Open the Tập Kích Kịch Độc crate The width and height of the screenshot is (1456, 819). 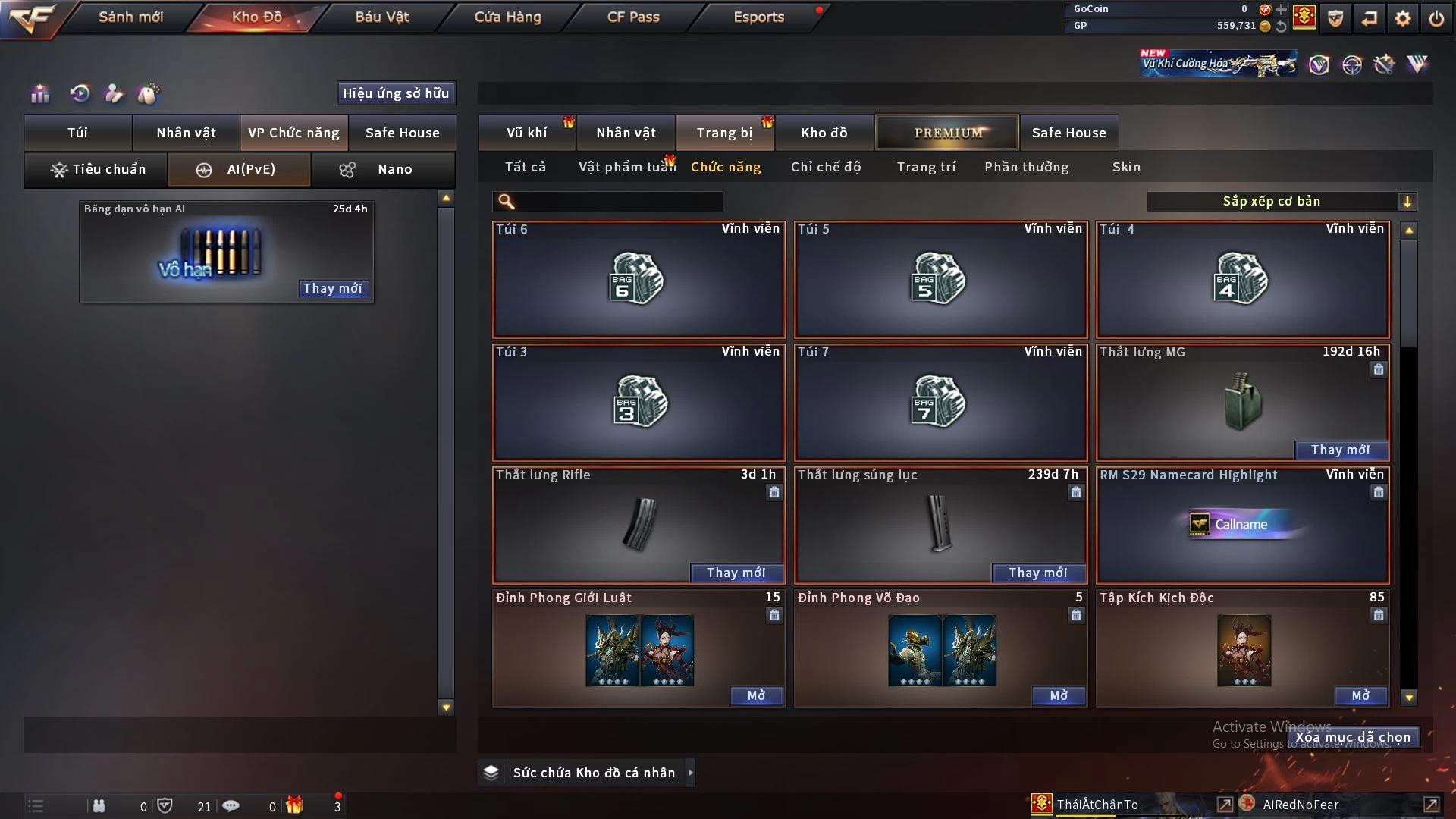1360,695
